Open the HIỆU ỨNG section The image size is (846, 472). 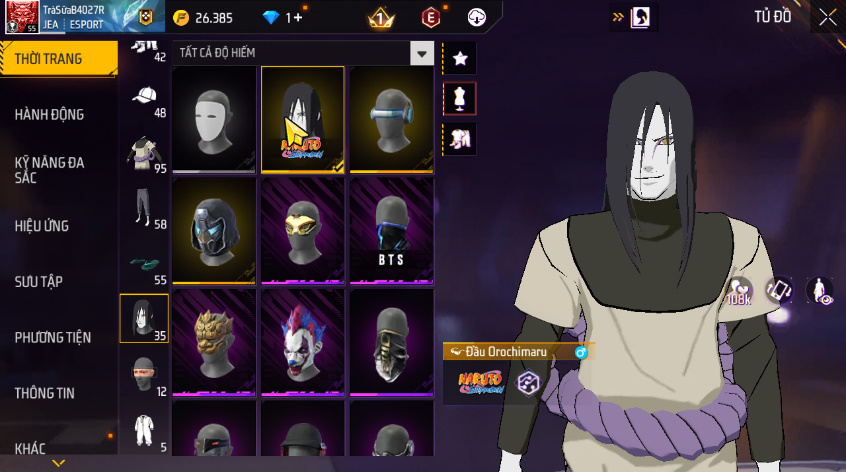[42, 226]
